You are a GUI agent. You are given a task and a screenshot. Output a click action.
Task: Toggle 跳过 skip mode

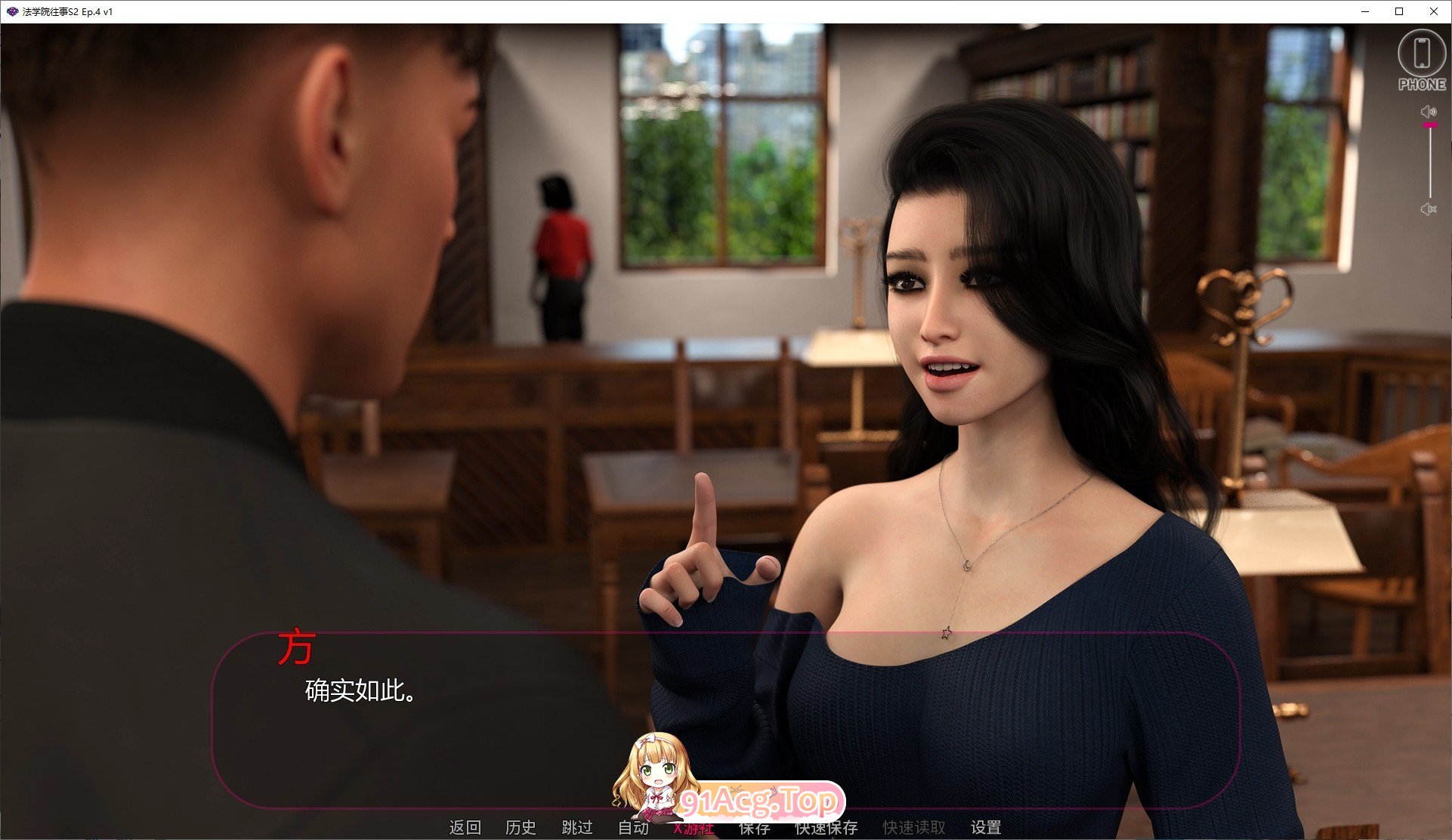[576, 827]
